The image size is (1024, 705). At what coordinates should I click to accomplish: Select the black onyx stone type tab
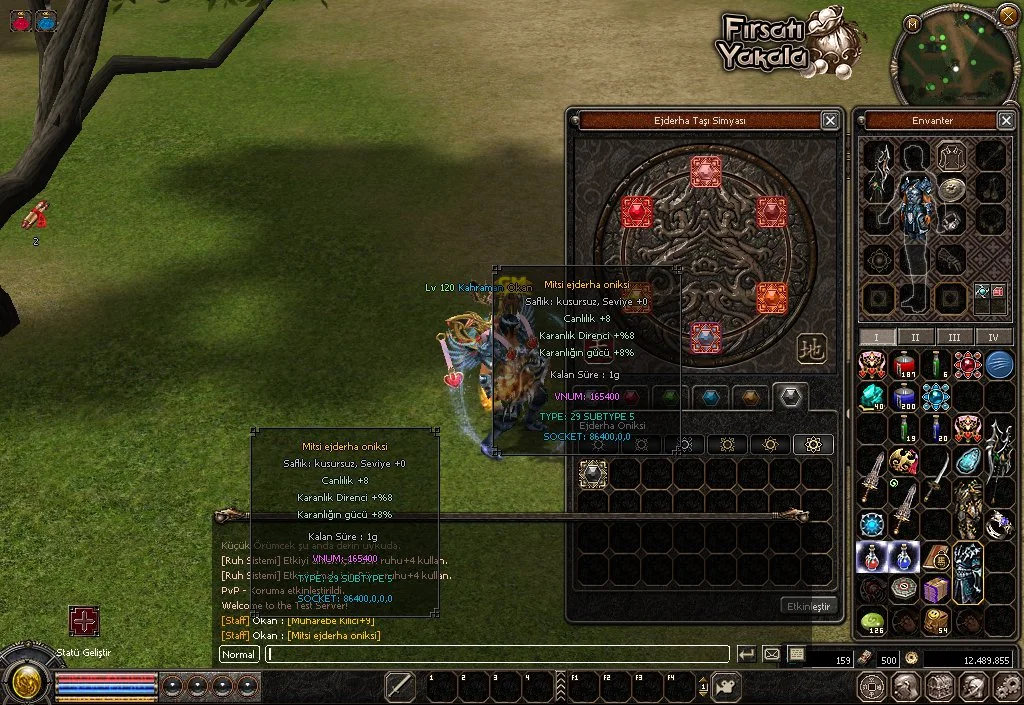point(790,397)
